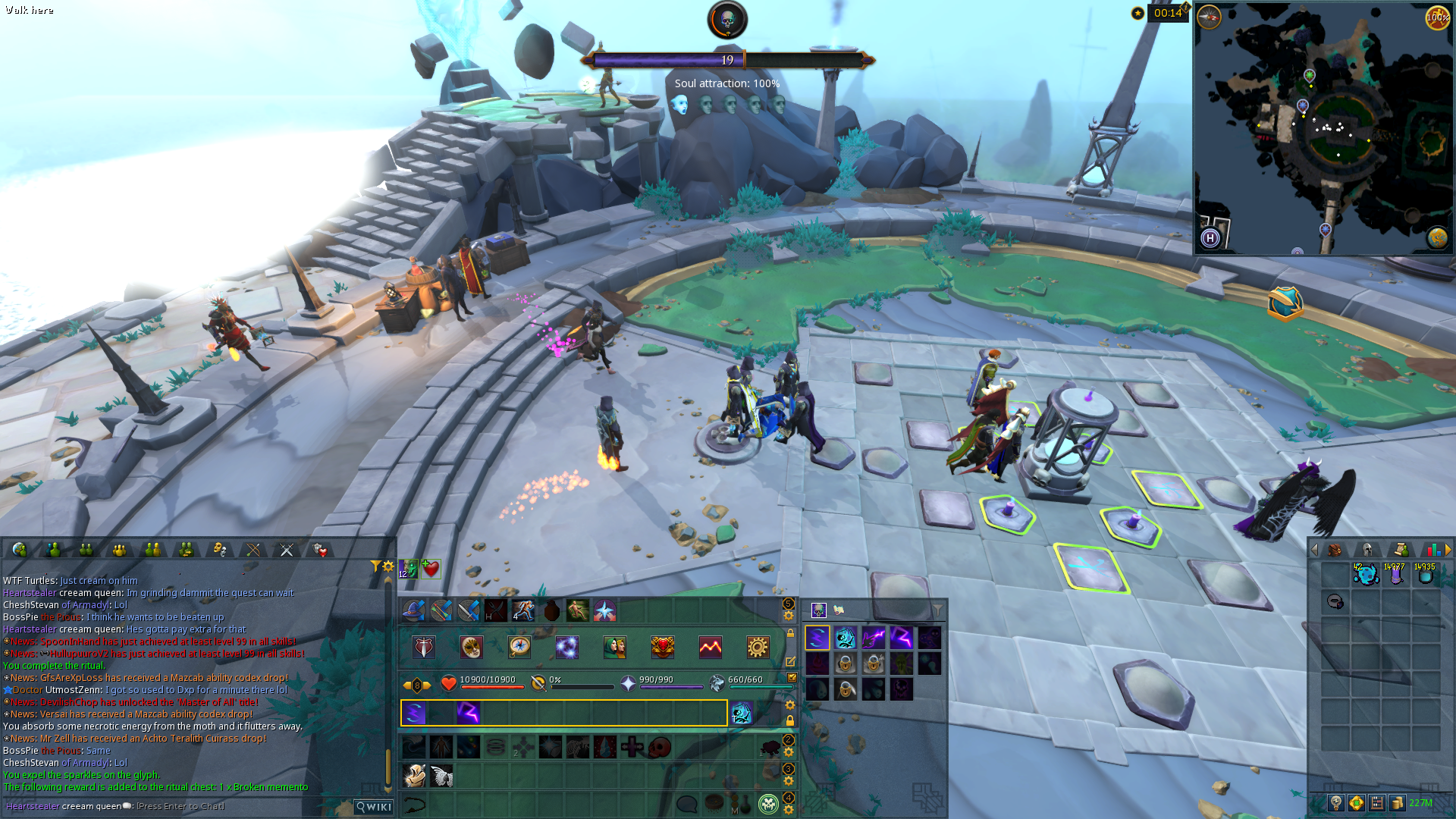Open the world map globe
Viewport: 1456px width, 819px height.
click(x=1437, y=238)
